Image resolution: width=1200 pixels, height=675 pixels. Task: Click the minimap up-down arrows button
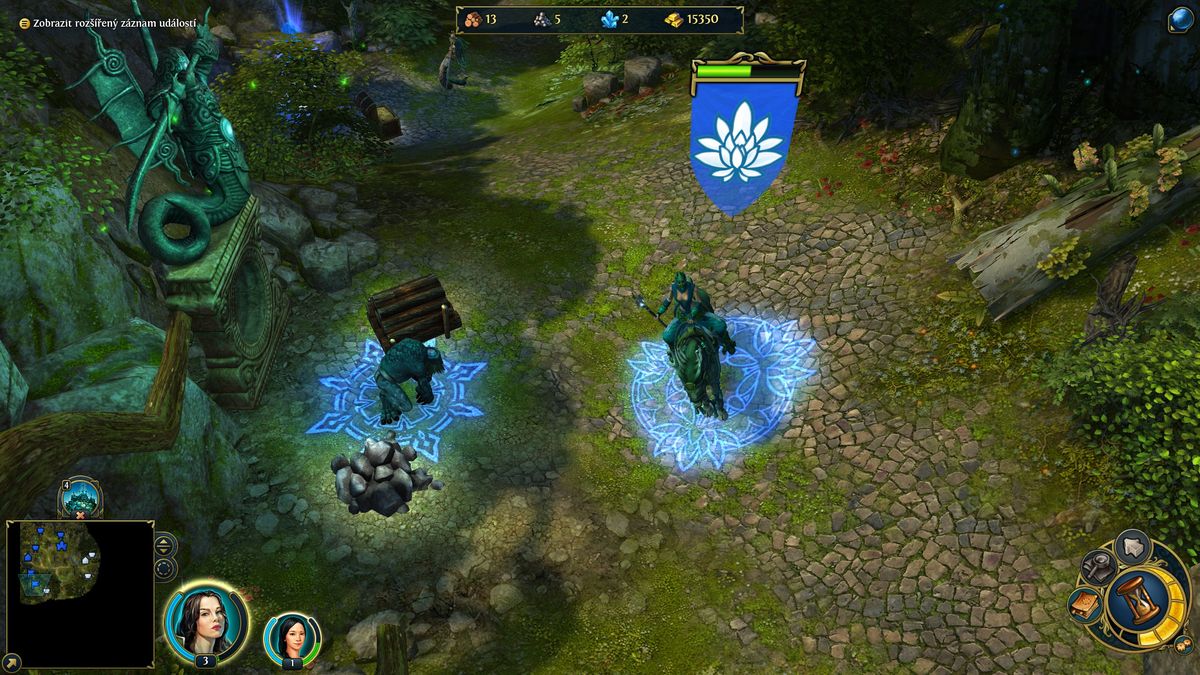[165, 546]
